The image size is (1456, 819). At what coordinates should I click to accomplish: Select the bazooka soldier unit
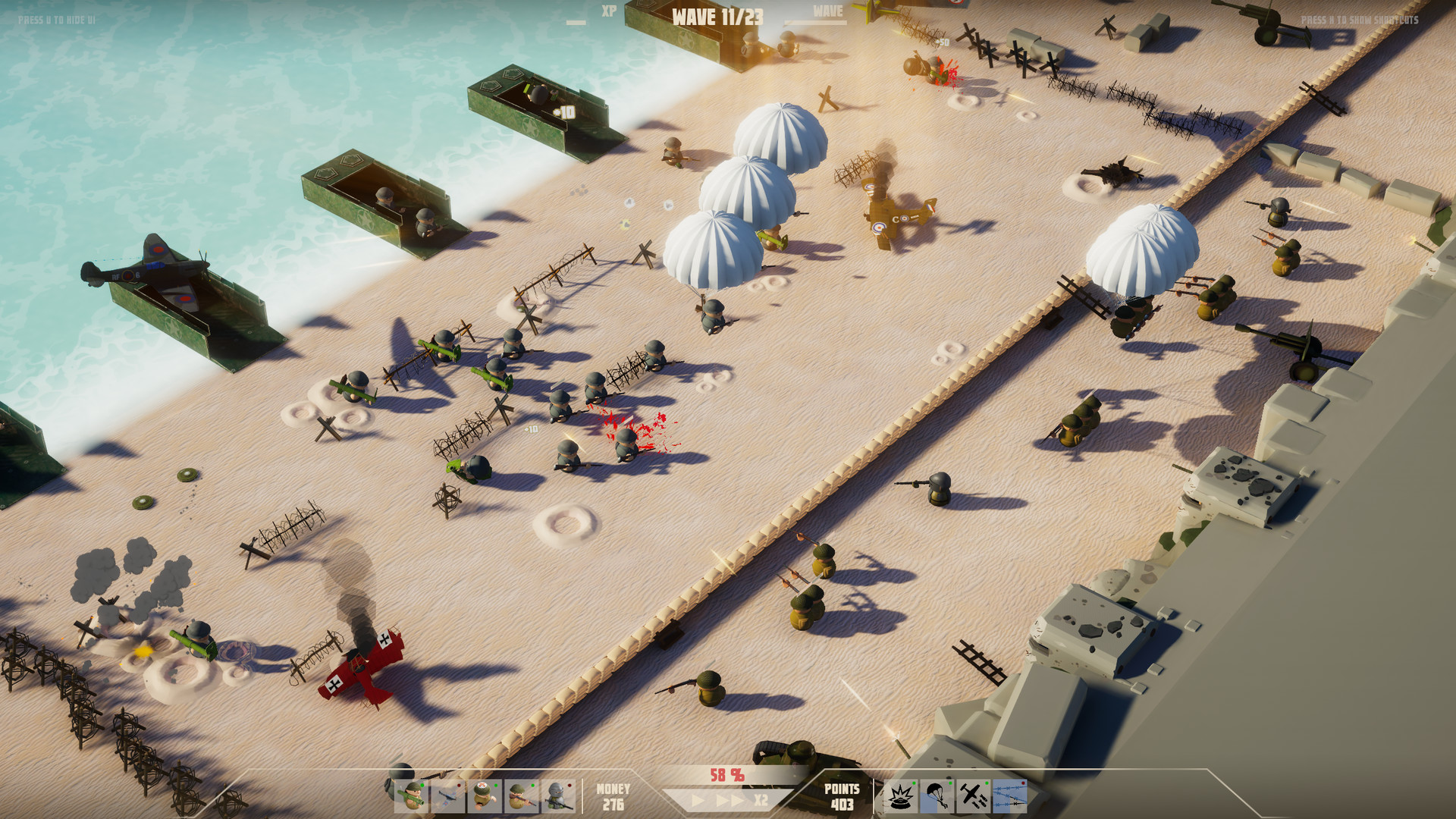tap(412, 797)
